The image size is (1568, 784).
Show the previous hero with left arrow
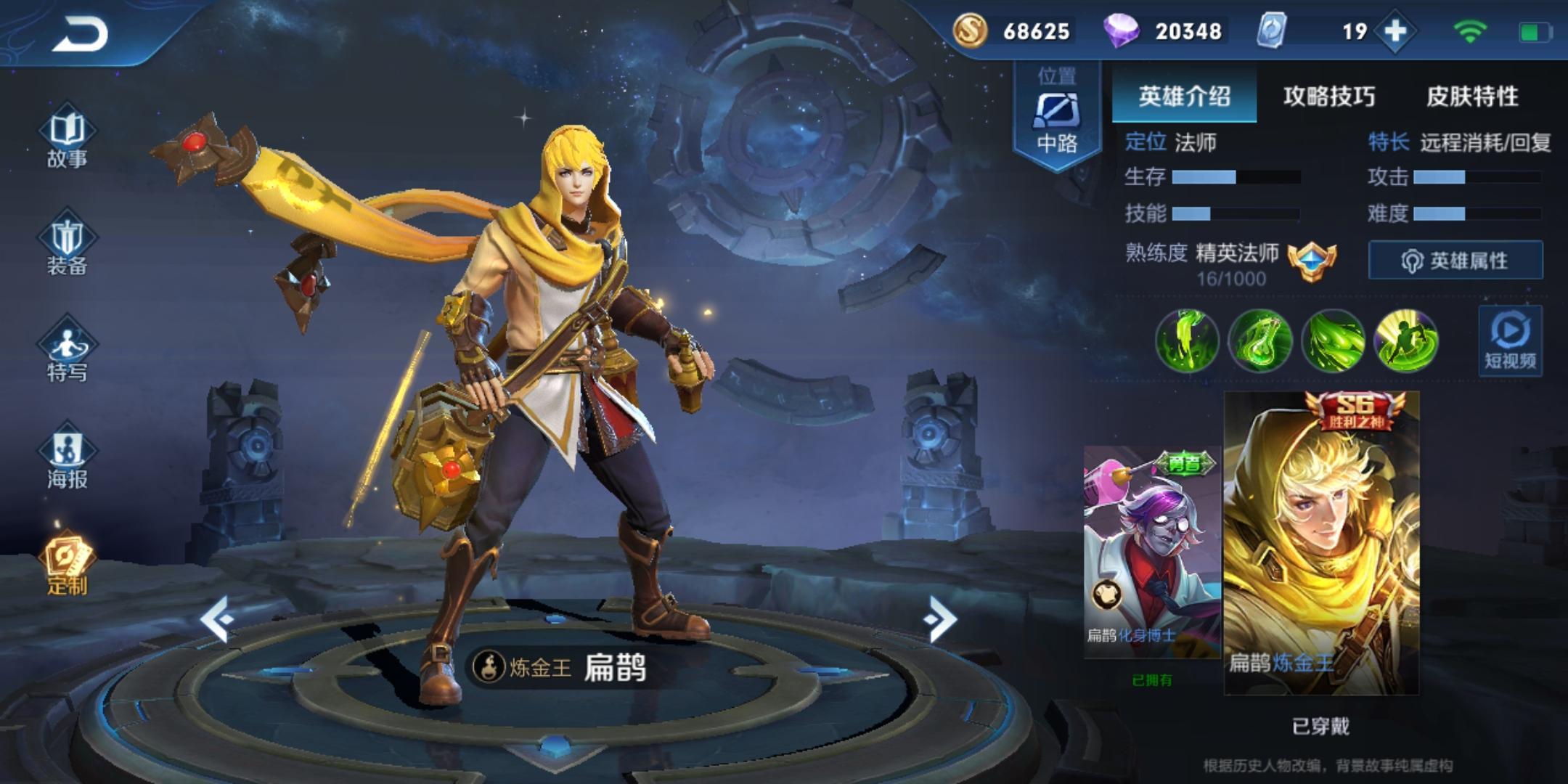[x=217, y=619]
